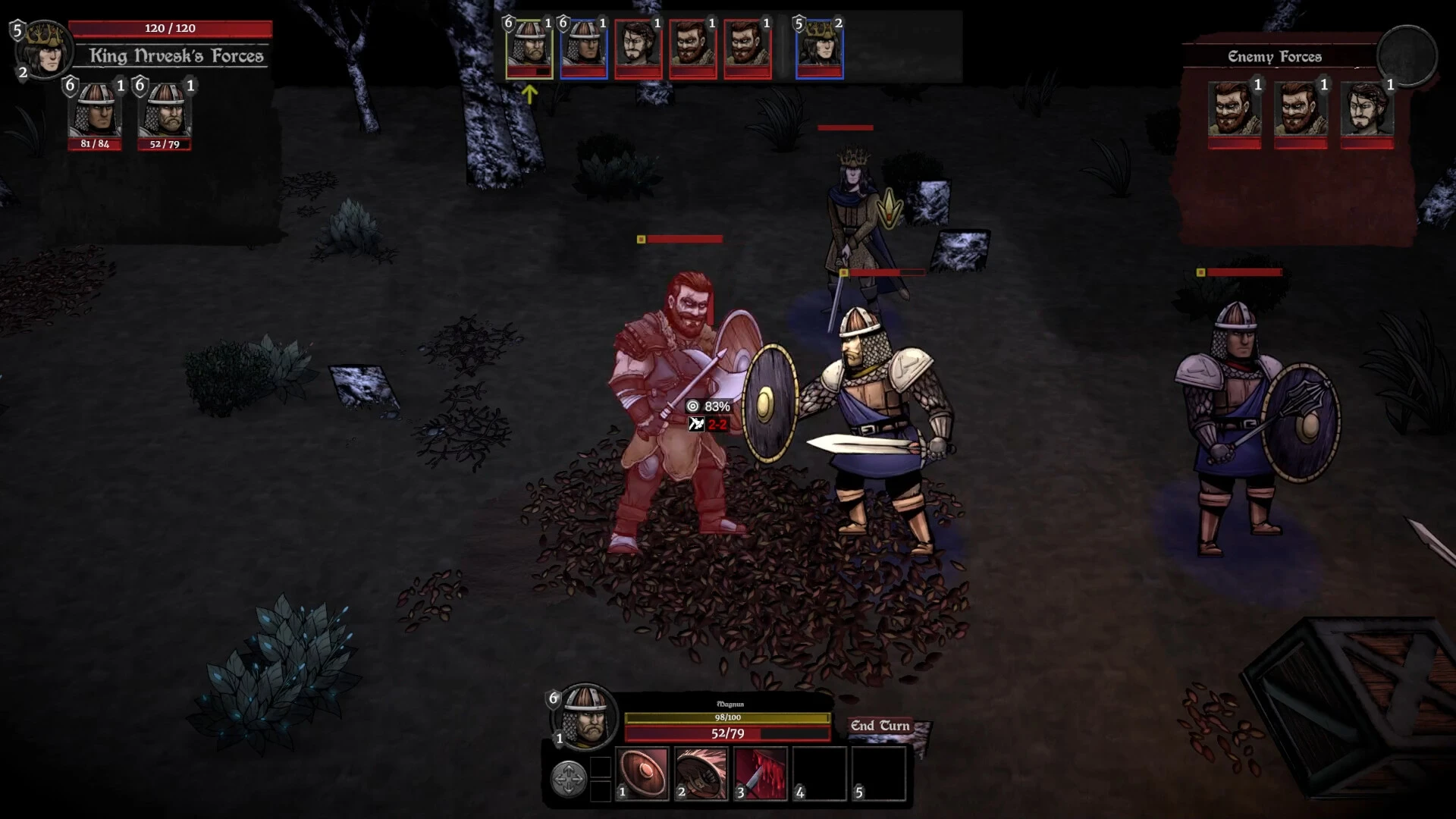Activate the shield bash ability in slot 2
Image resolution: width=1456 pixels, height=819 pixels.
pos(699,775)
